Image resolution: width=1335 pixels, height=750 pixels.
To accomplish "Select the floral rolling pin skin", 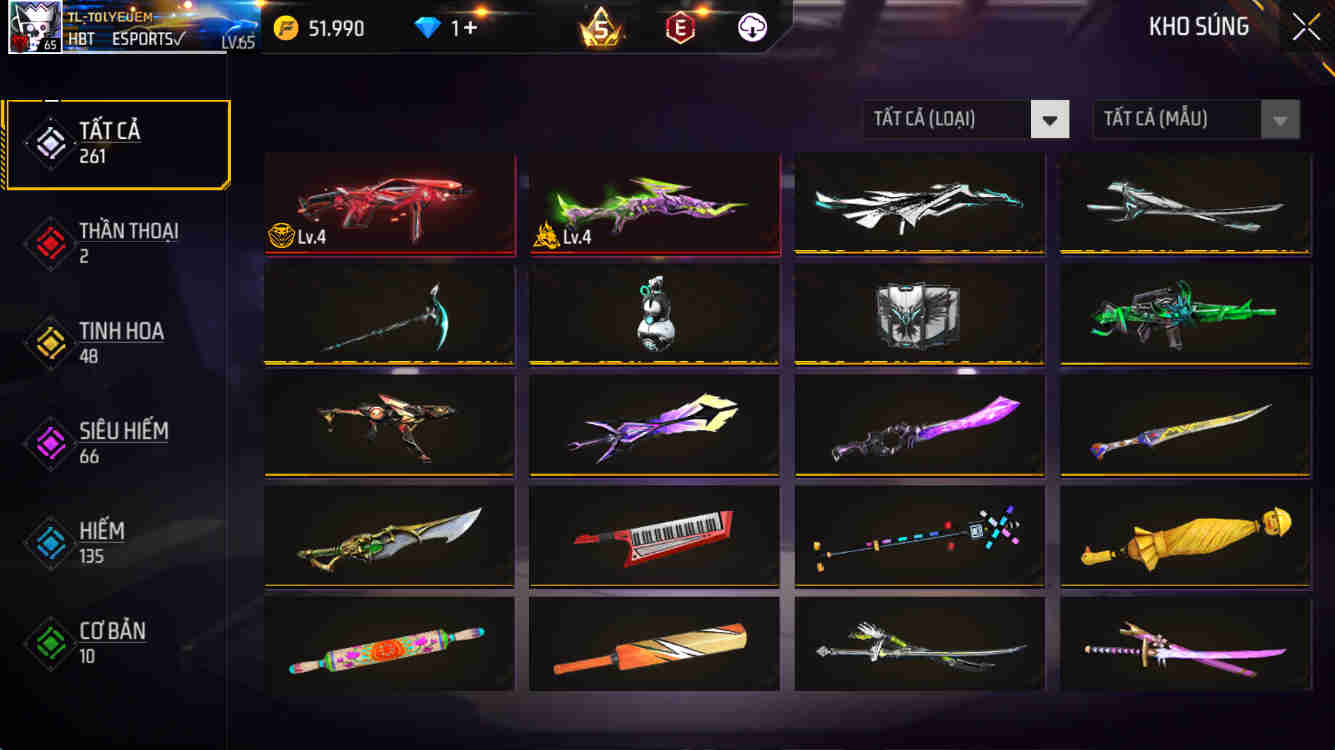I will (389, 645).
